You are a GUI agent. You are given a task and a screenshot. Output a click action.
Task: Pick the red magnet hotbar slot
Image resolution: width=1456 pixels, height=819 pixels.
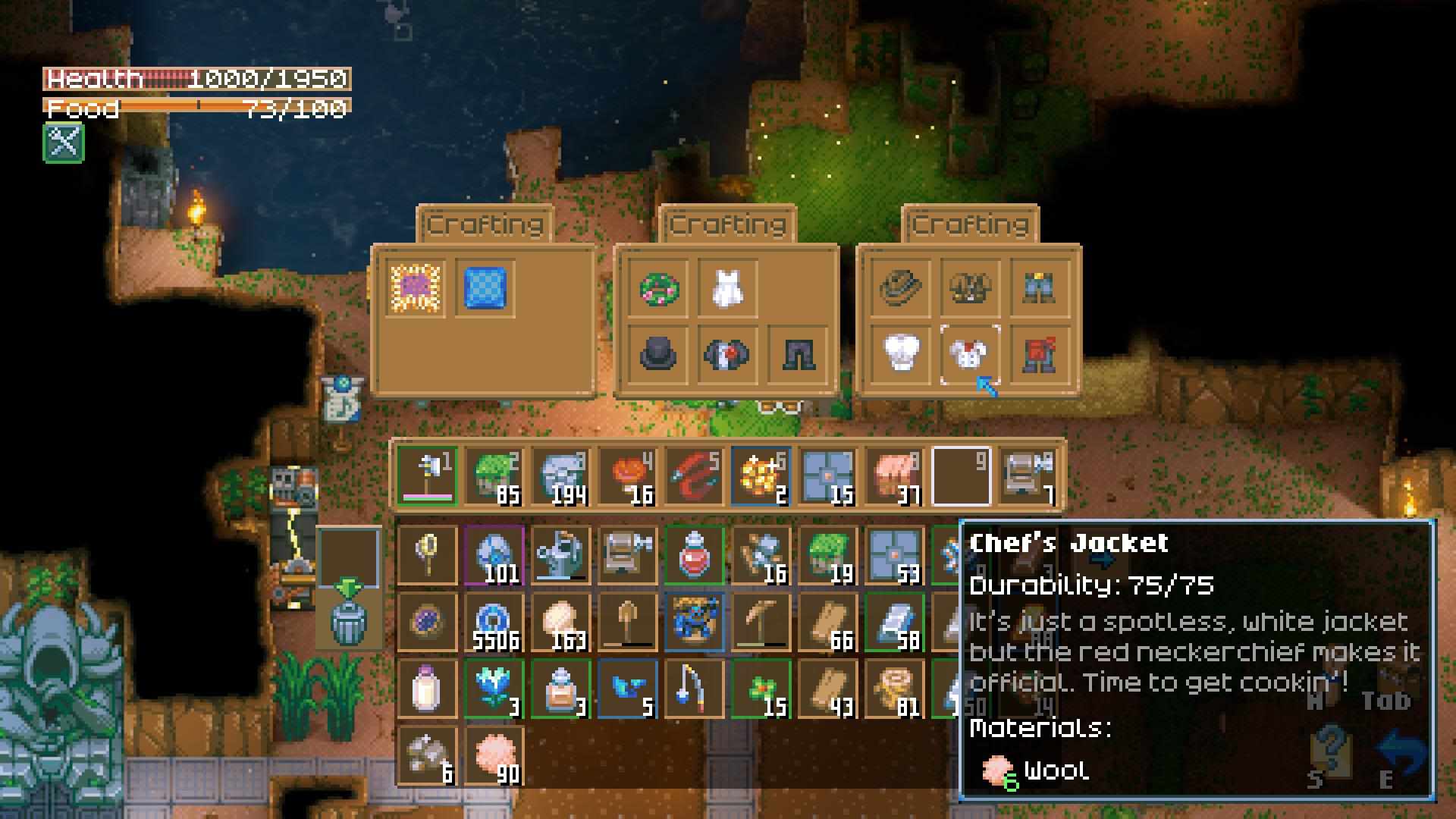[694, 476]
